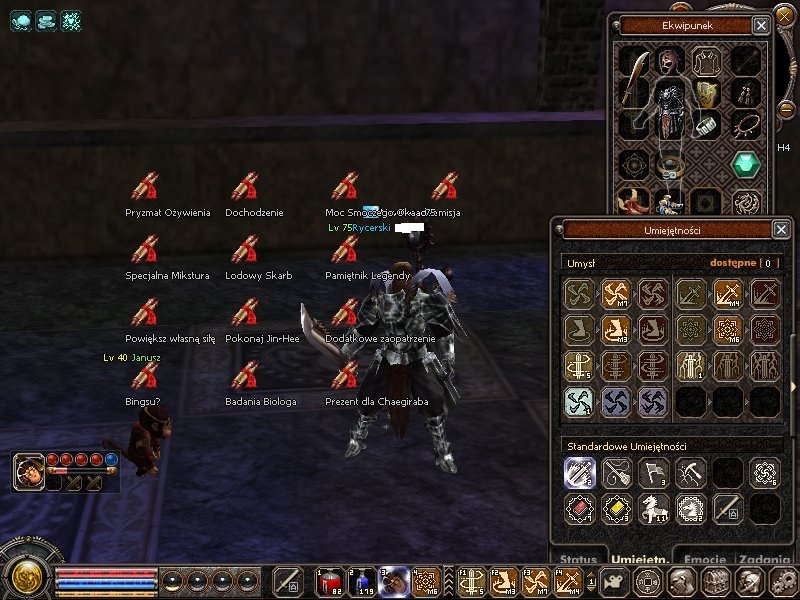The height and width of the screenshot is (600, 800).
Task: Close the Umiejętności skills window
Action: coord(781,230)
